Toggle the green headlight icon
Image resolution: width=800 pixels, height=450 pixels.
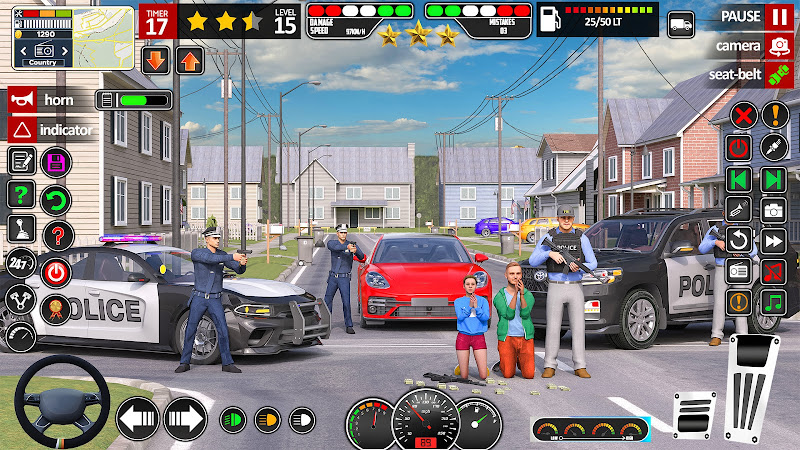click(233, 419)
